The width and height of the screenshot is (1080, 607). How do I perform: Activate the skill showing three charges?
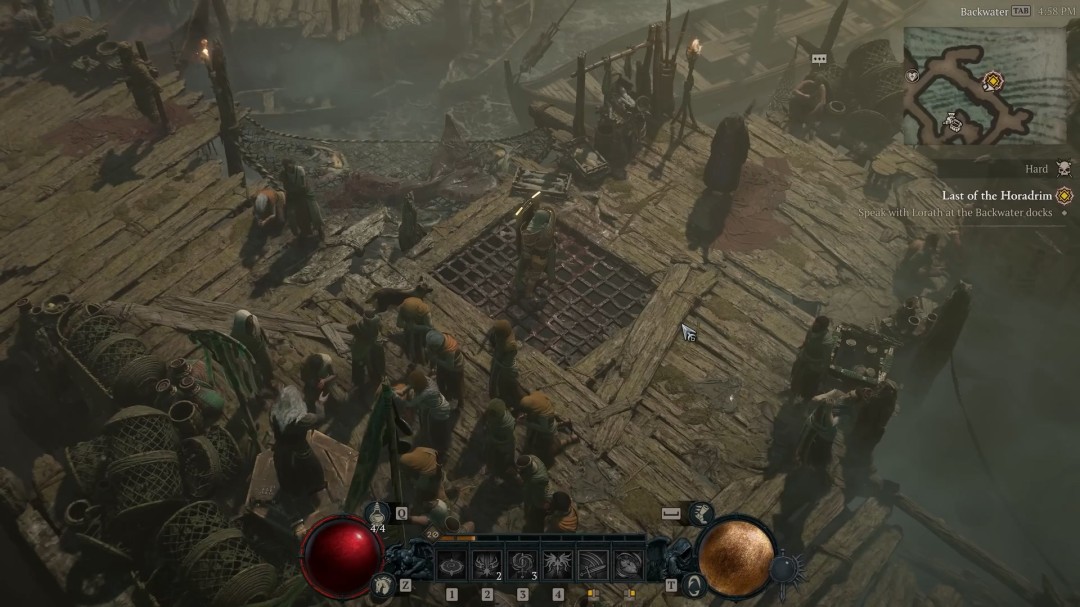pyautogui.click(x=522, y=566)
